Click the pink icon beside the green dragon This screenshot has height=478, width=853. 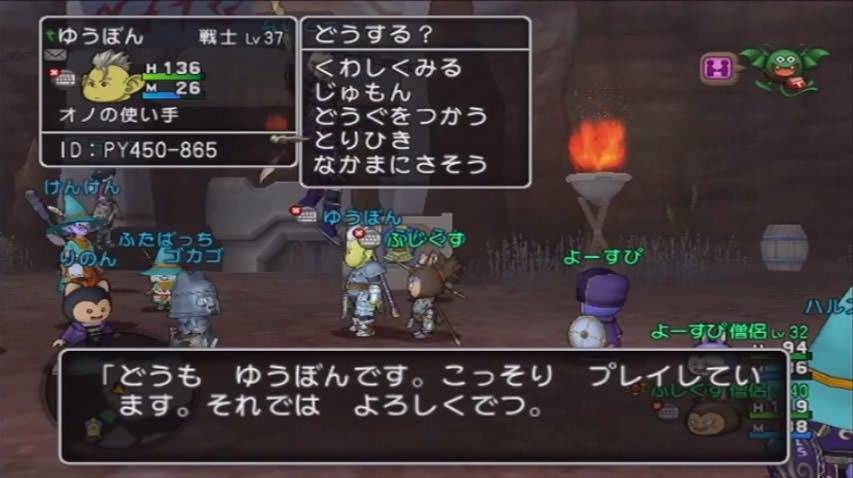[718, 68]
